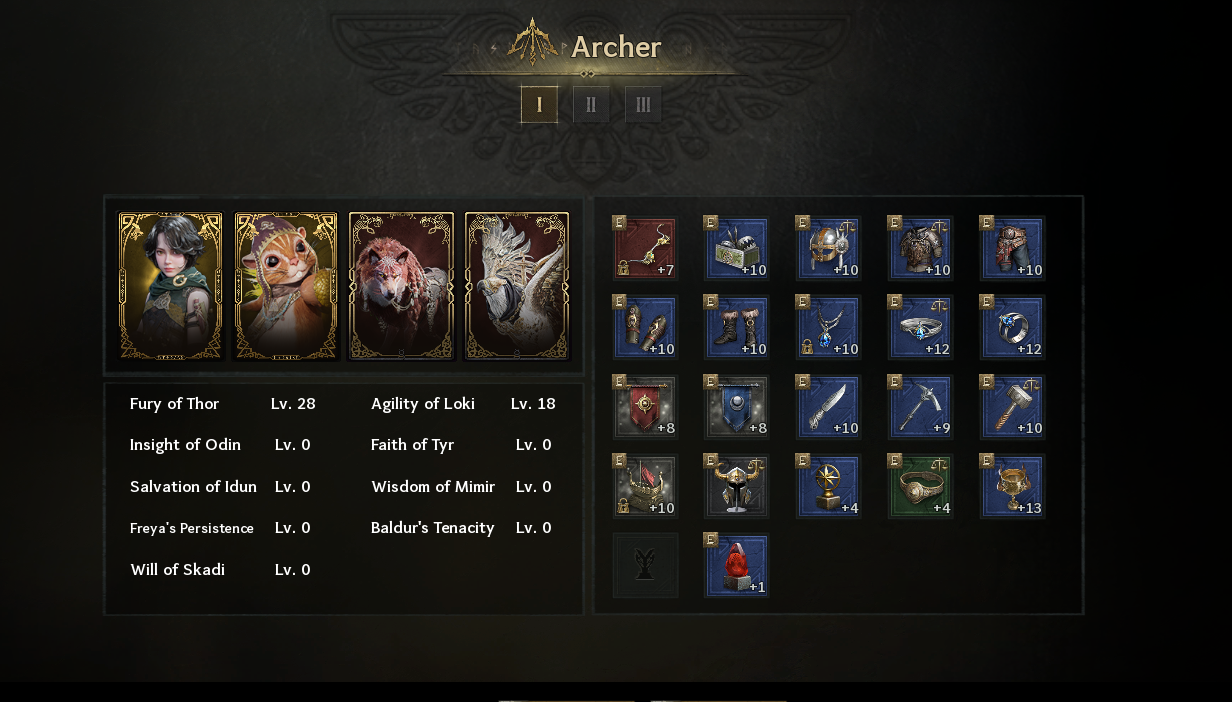The image size is (1232, 702).
Task: Switch to preset tab III
Action: 643,104
